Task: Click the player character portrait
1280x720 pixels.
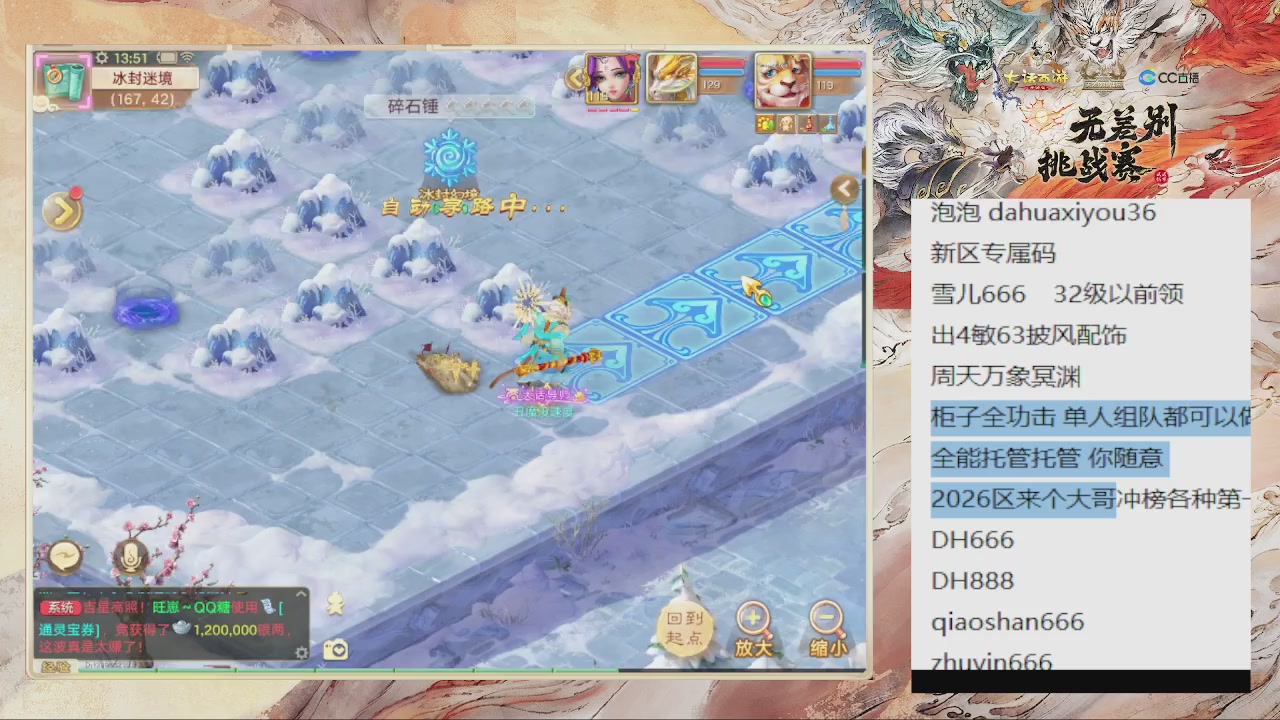Action: (x=613, y=78)
